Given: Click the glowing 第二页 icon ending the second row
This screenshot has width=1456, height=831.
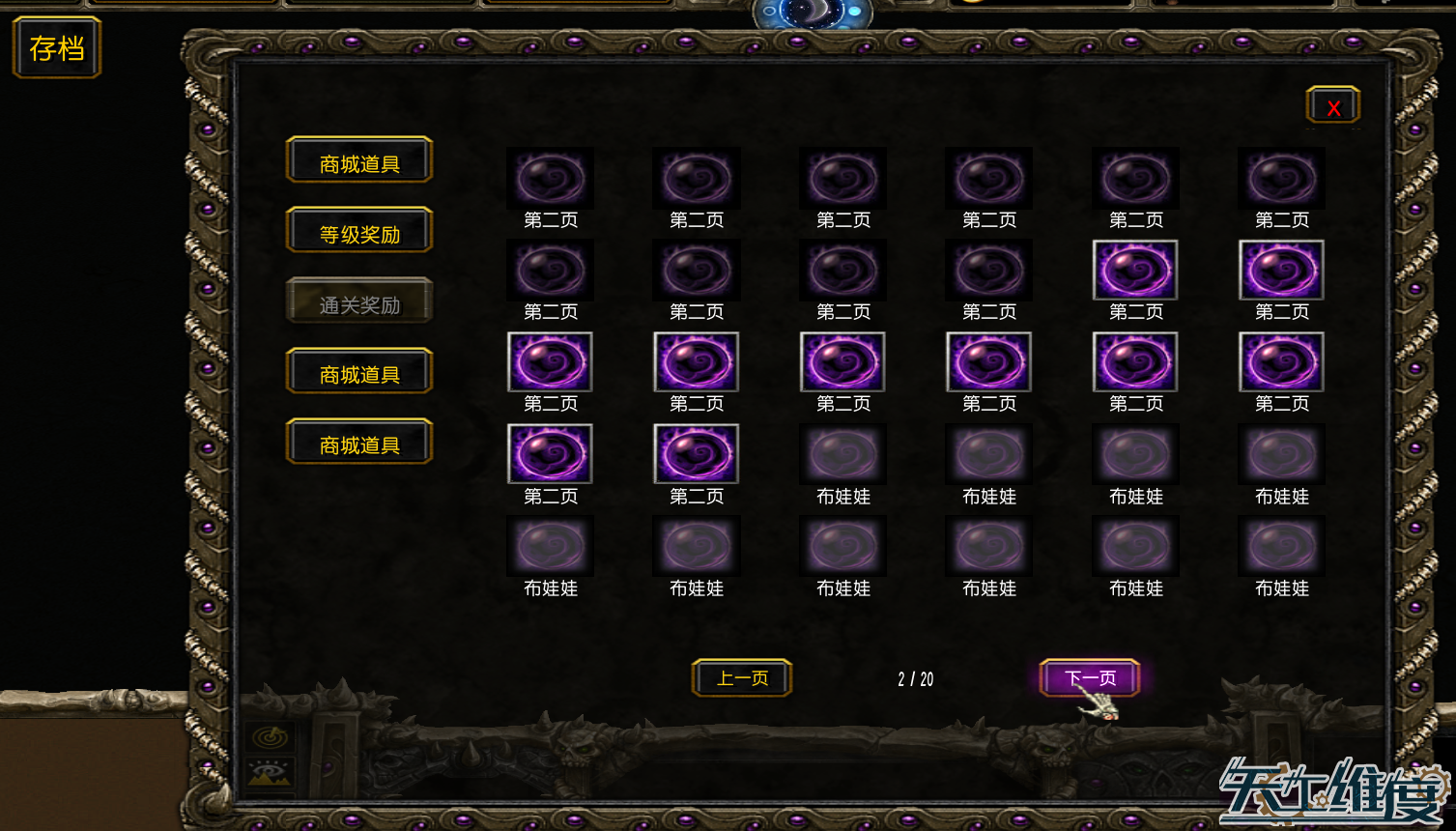Looking at the screenshot, I should coord(1281,271).
